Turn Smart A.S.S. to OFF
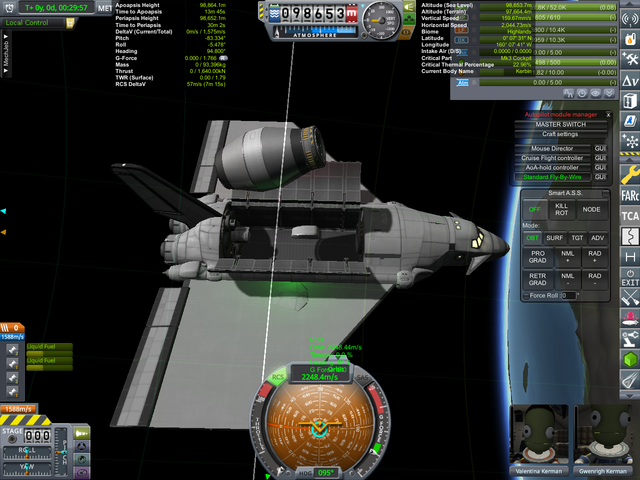Image resolution: width=640 pixels, height=480 pixels. [x=533, y=210]
